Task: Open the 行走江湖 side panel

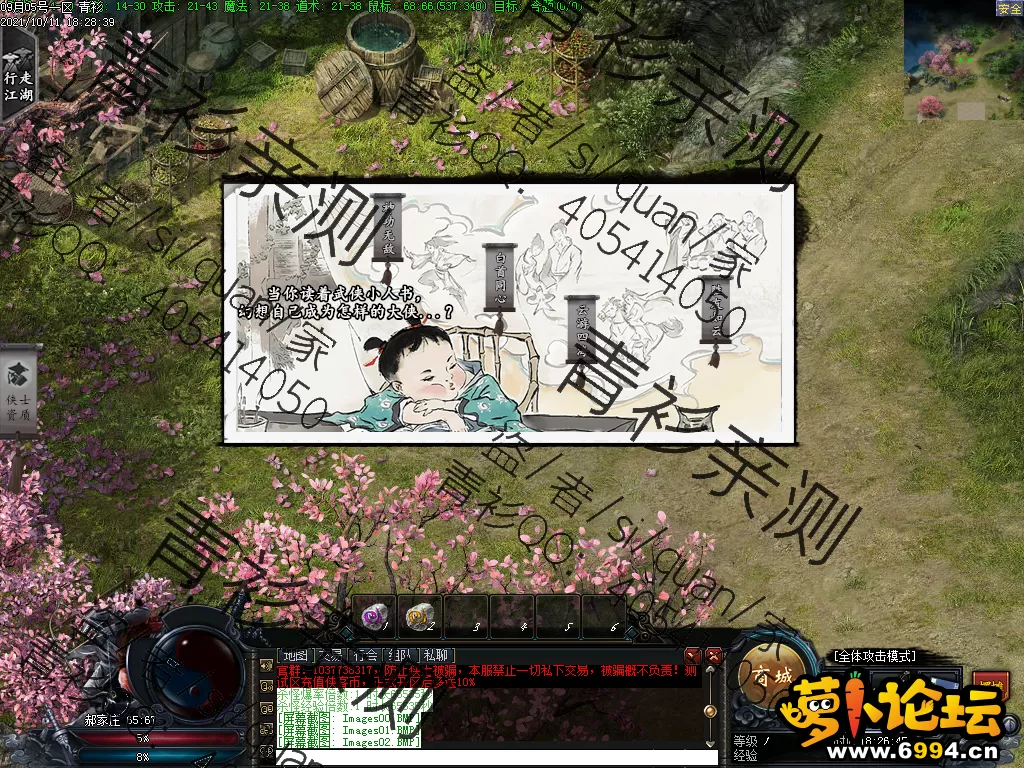Action: pos(19,71)
